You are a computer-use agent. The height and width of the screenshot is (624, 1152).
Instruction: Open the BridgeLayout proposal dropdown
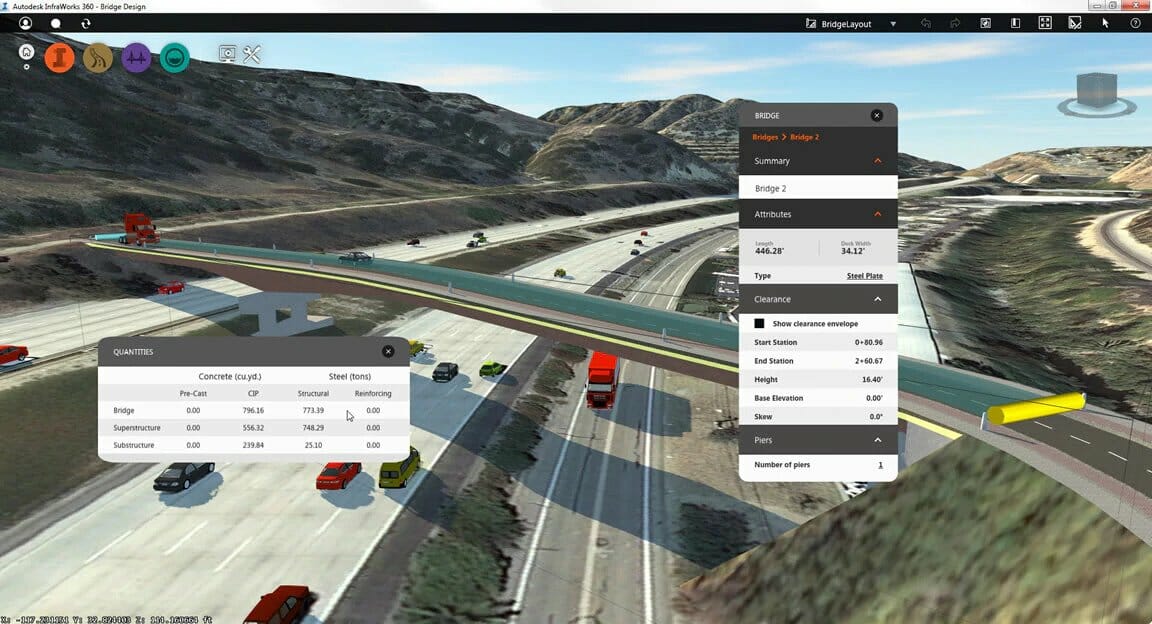coord(893,23)
